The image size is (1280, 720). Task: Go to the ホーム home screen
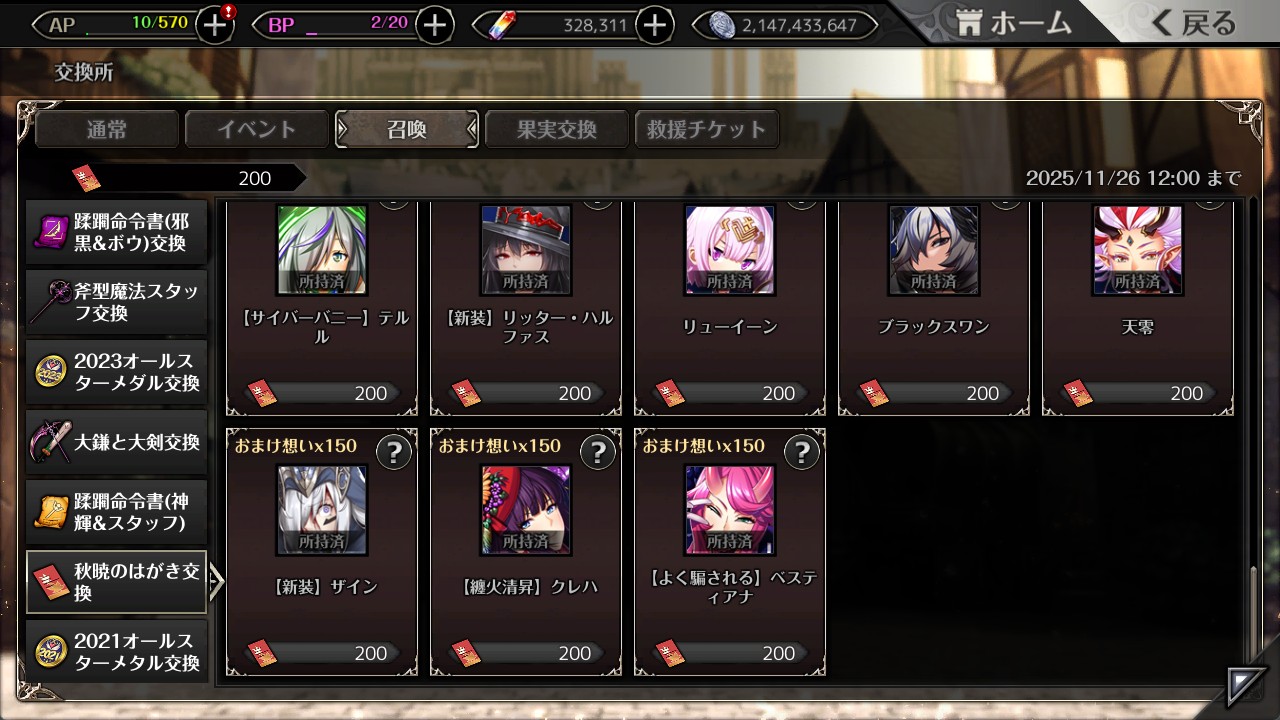pyautogui.click(x=1014, y=24)
